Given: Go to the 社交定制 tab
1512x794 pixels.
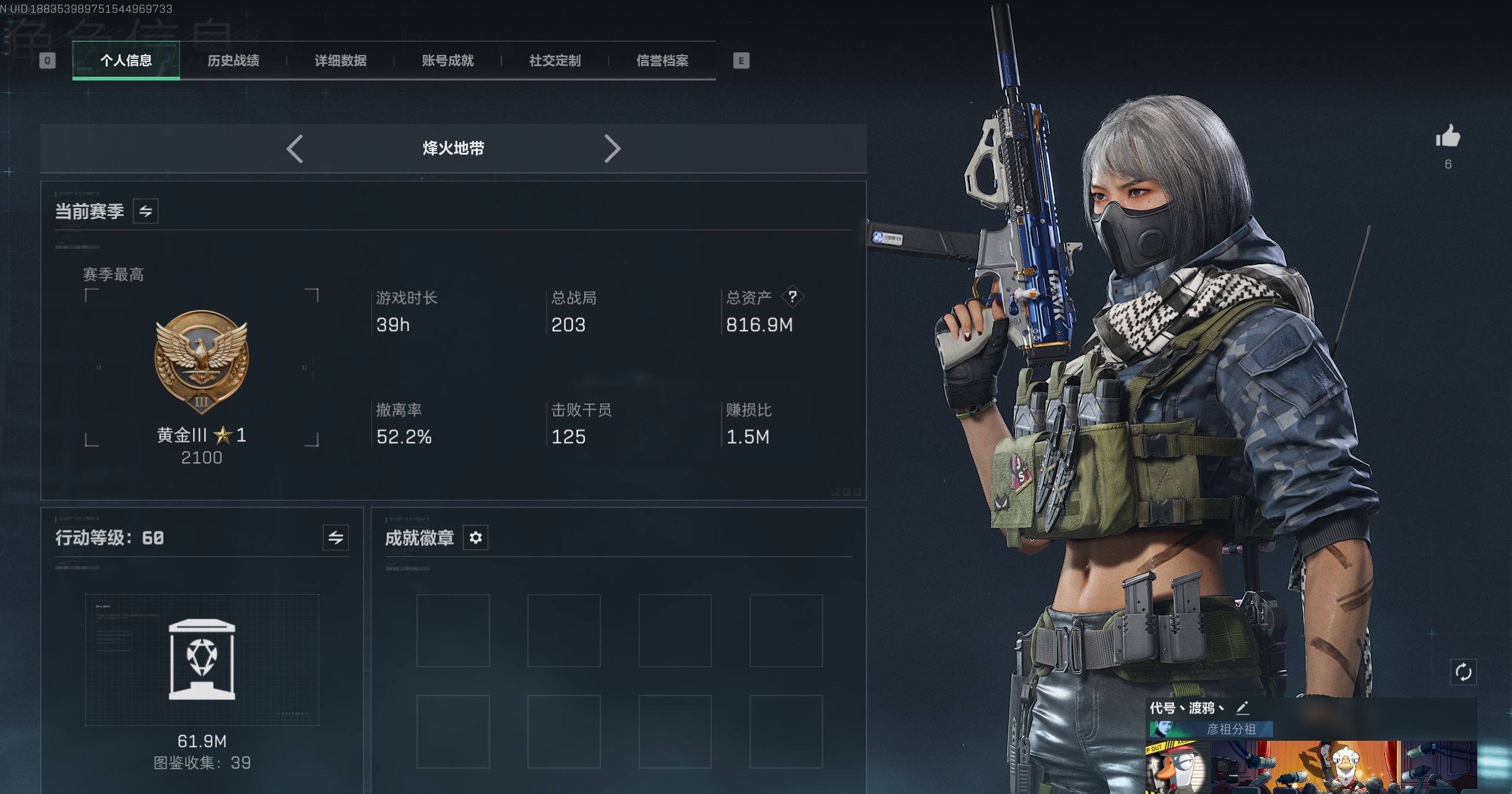Looking at the screenshot, I should pos(555,61).
